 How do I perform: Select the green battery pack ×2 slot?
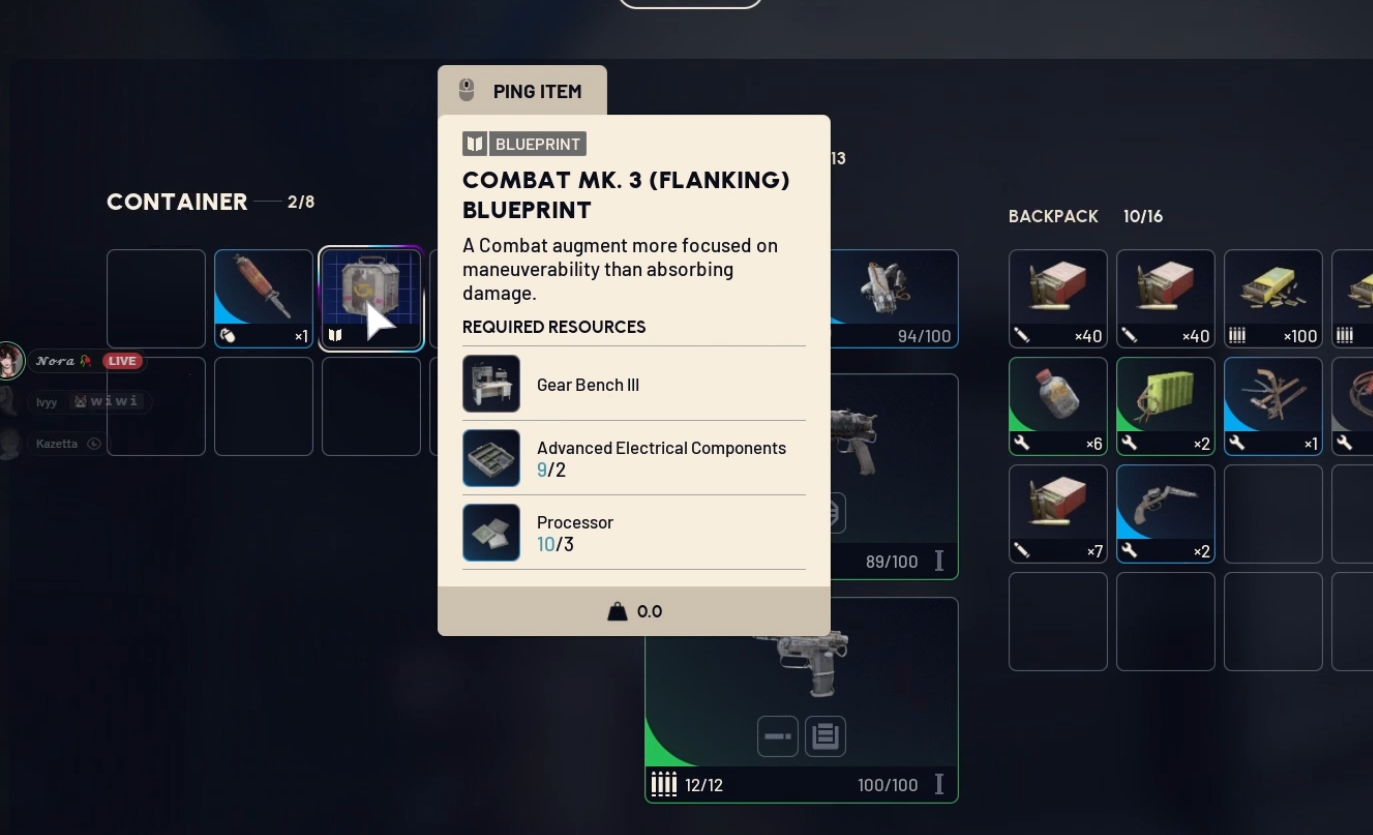click(1165, 406)
